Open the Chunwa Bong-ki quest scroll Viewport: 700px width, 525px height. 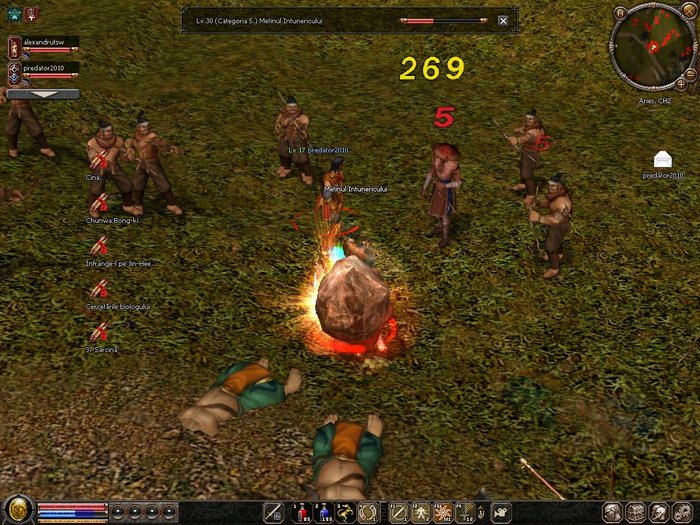click(99, 206)
